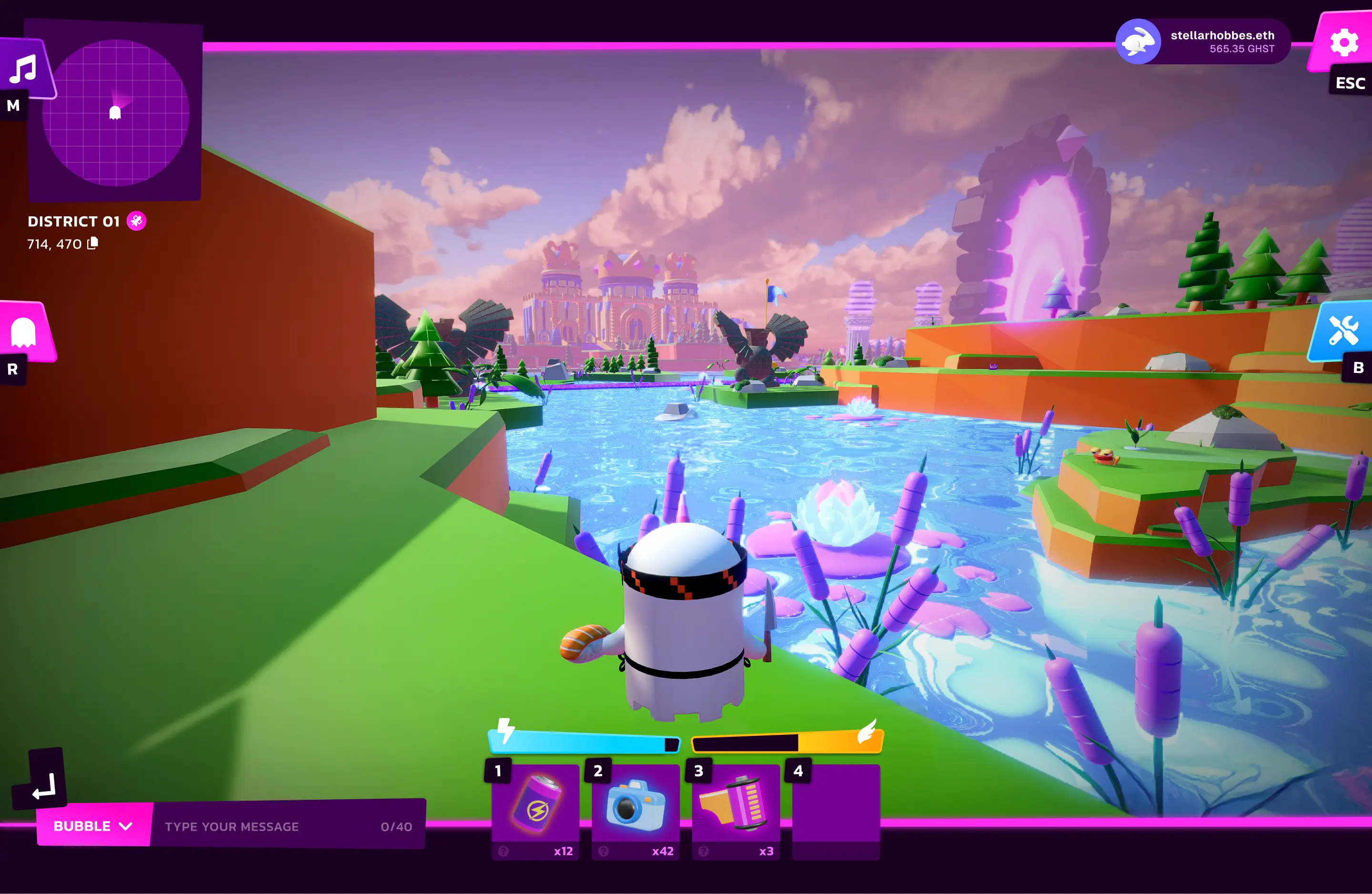
Task: Click the District 01 badge icon
Action: pos(136,221)
